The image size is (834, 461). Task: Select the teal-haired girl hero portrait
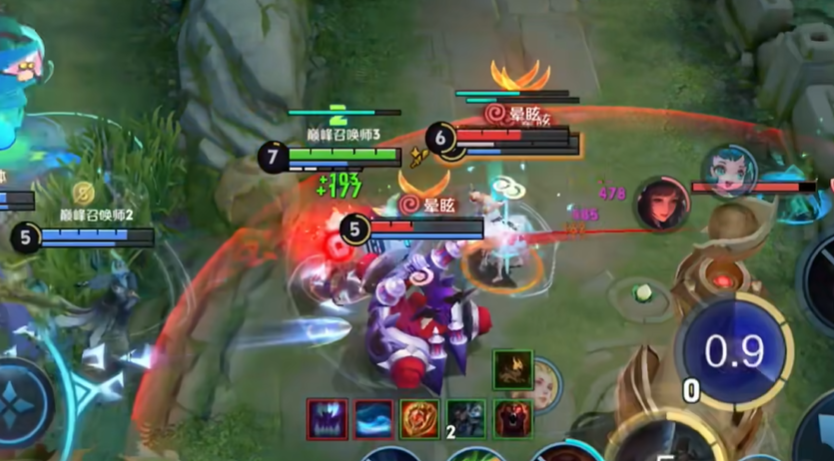[727, 171]
